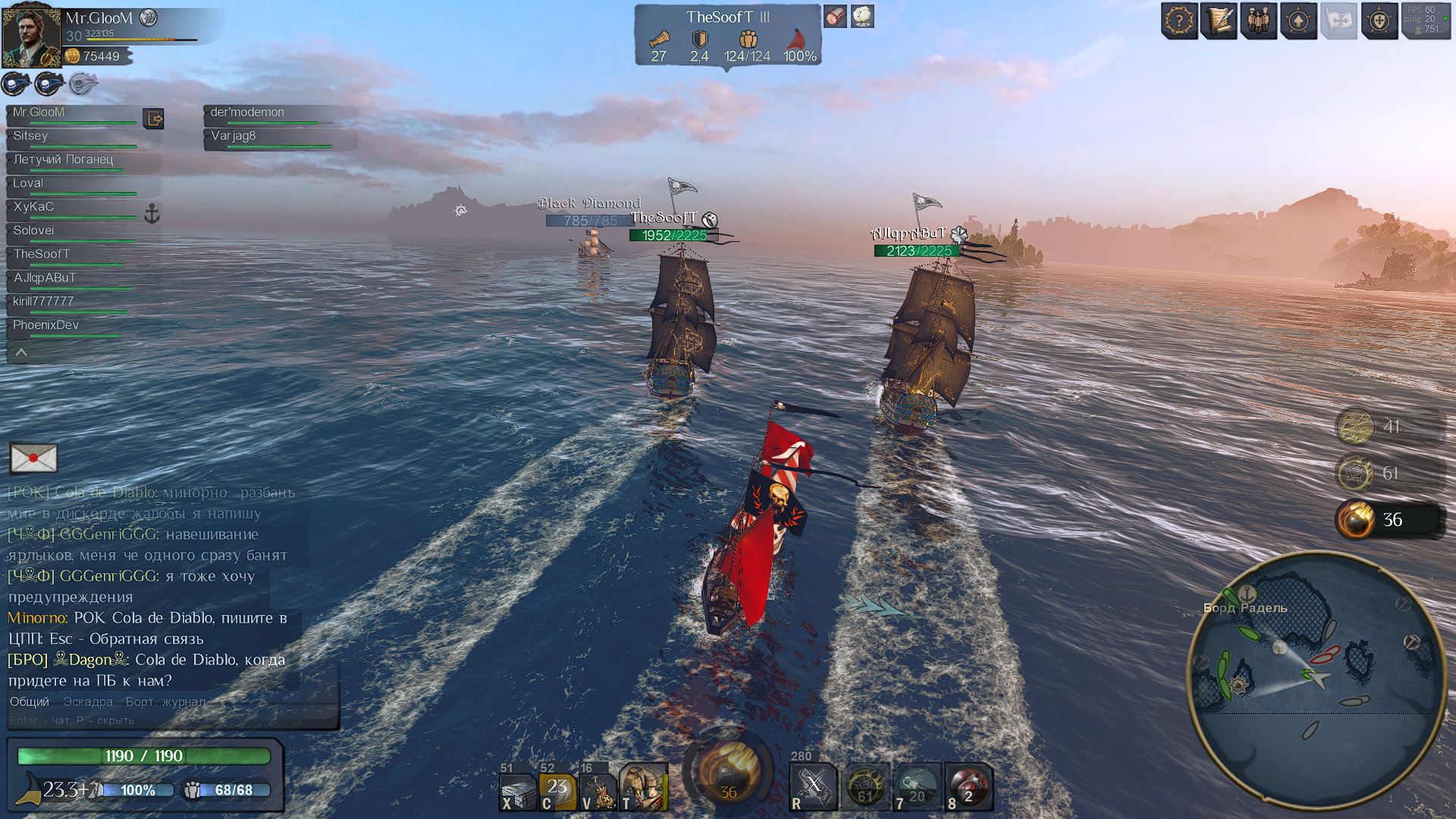Select squad member Sitsey
This screenshot has width=1456, height=819.
[x=31, y=136]
